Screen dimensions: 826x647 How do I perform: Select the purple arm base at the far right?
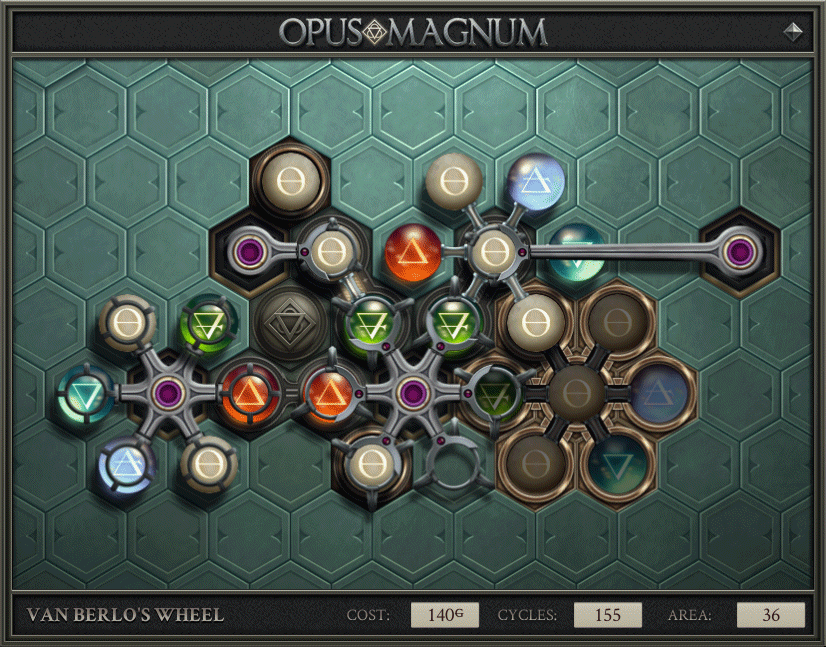coord(739,251)
